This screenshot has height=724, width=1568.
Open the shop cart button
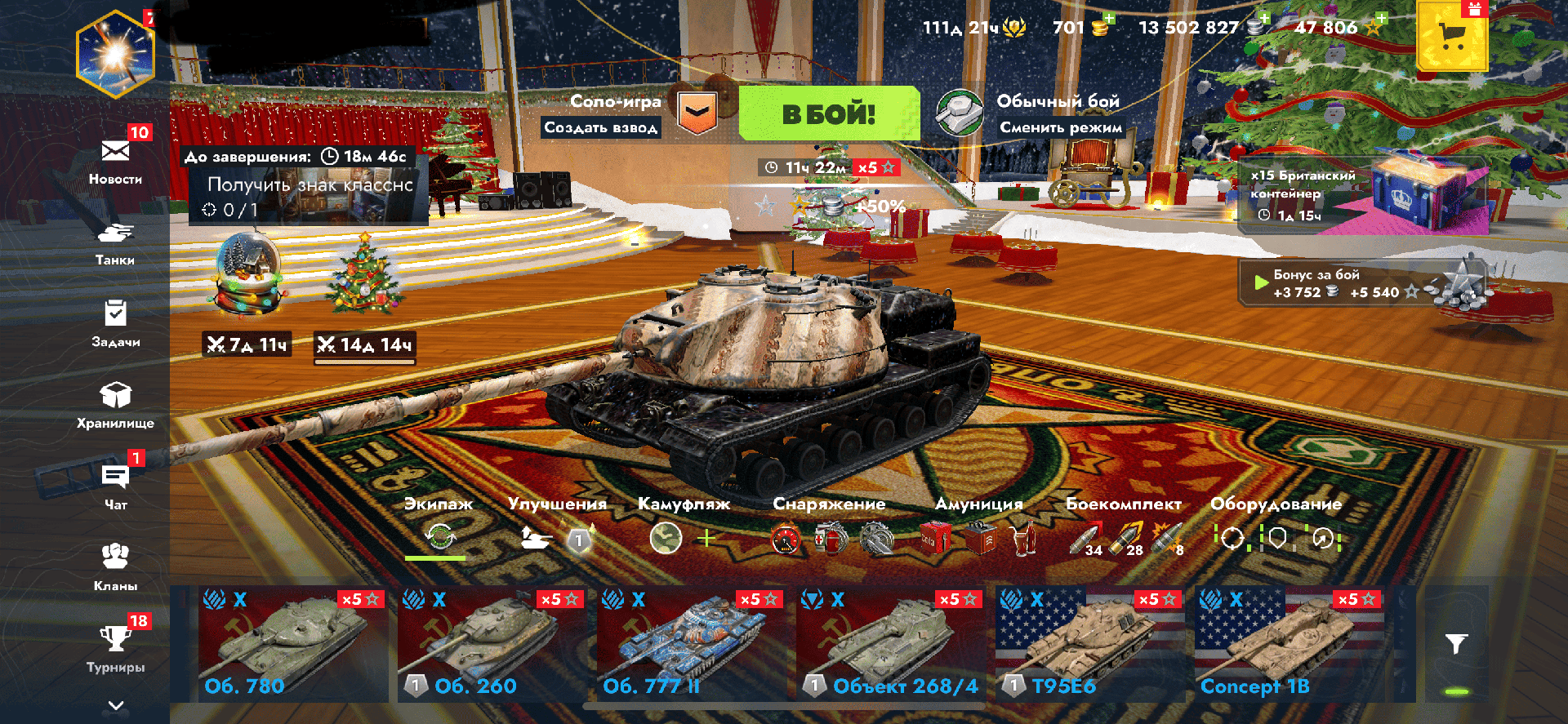pyautogui.click(x=1451, y=37)
